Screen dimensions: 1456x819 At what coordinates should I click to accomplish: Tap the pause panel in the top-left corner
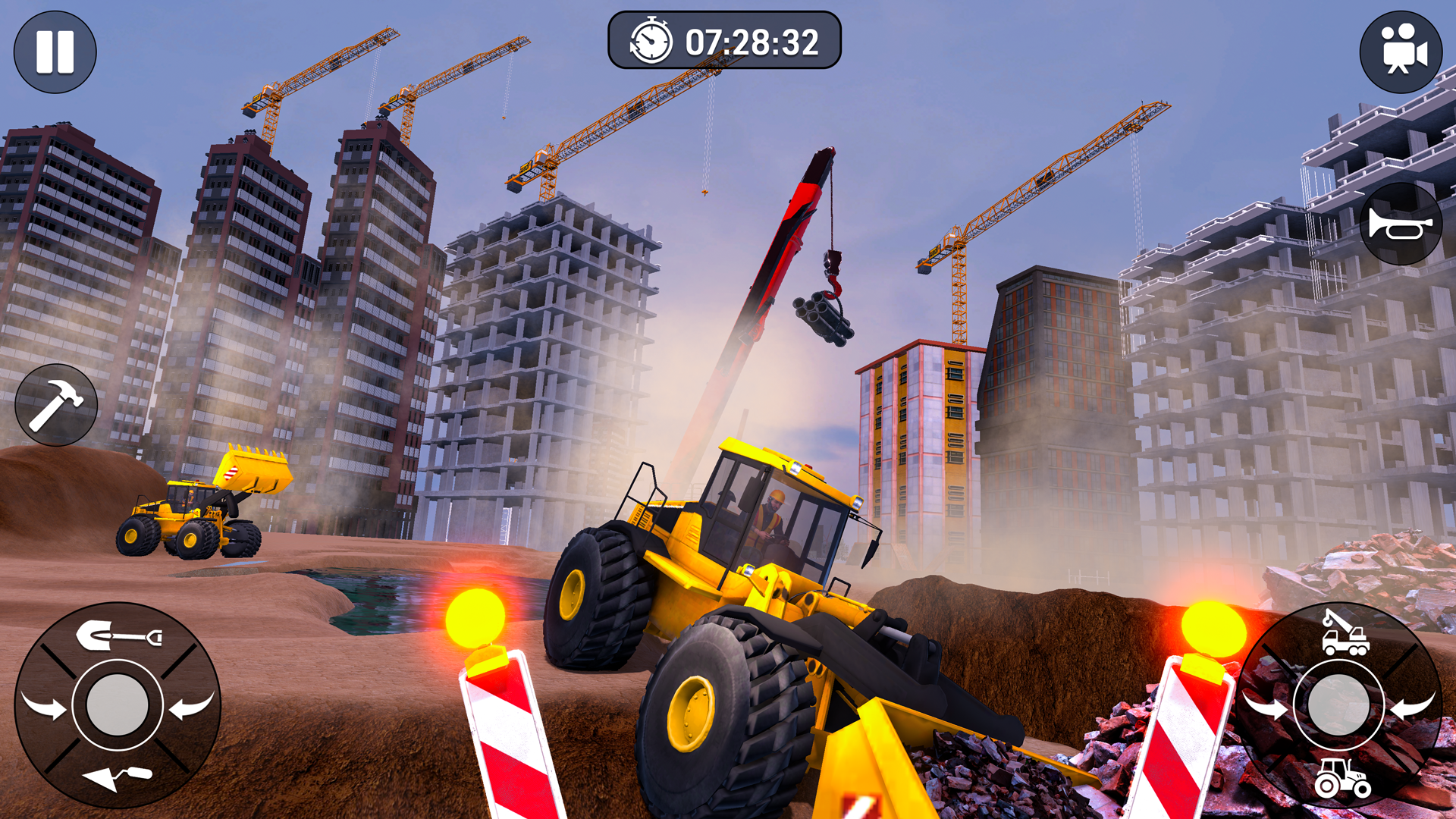(55, 50)
